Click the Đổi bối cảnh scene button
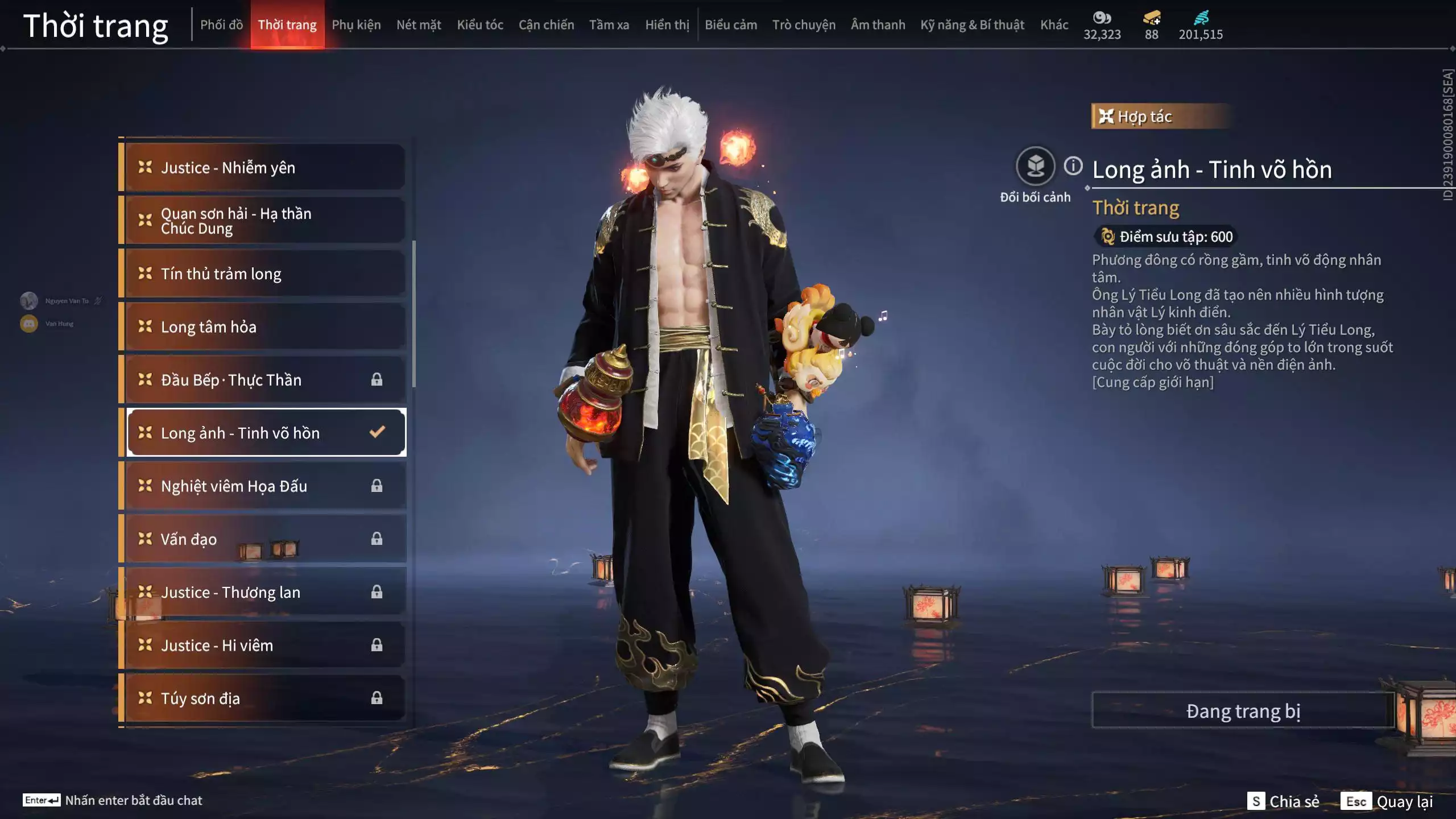1456x819 pixels. click(1035, 167)
